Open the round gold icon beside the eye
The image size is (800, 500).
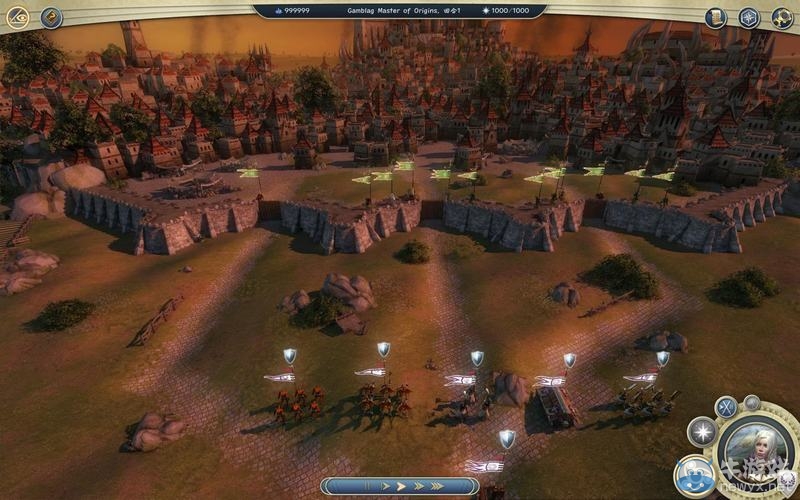[x=50, y=17]
